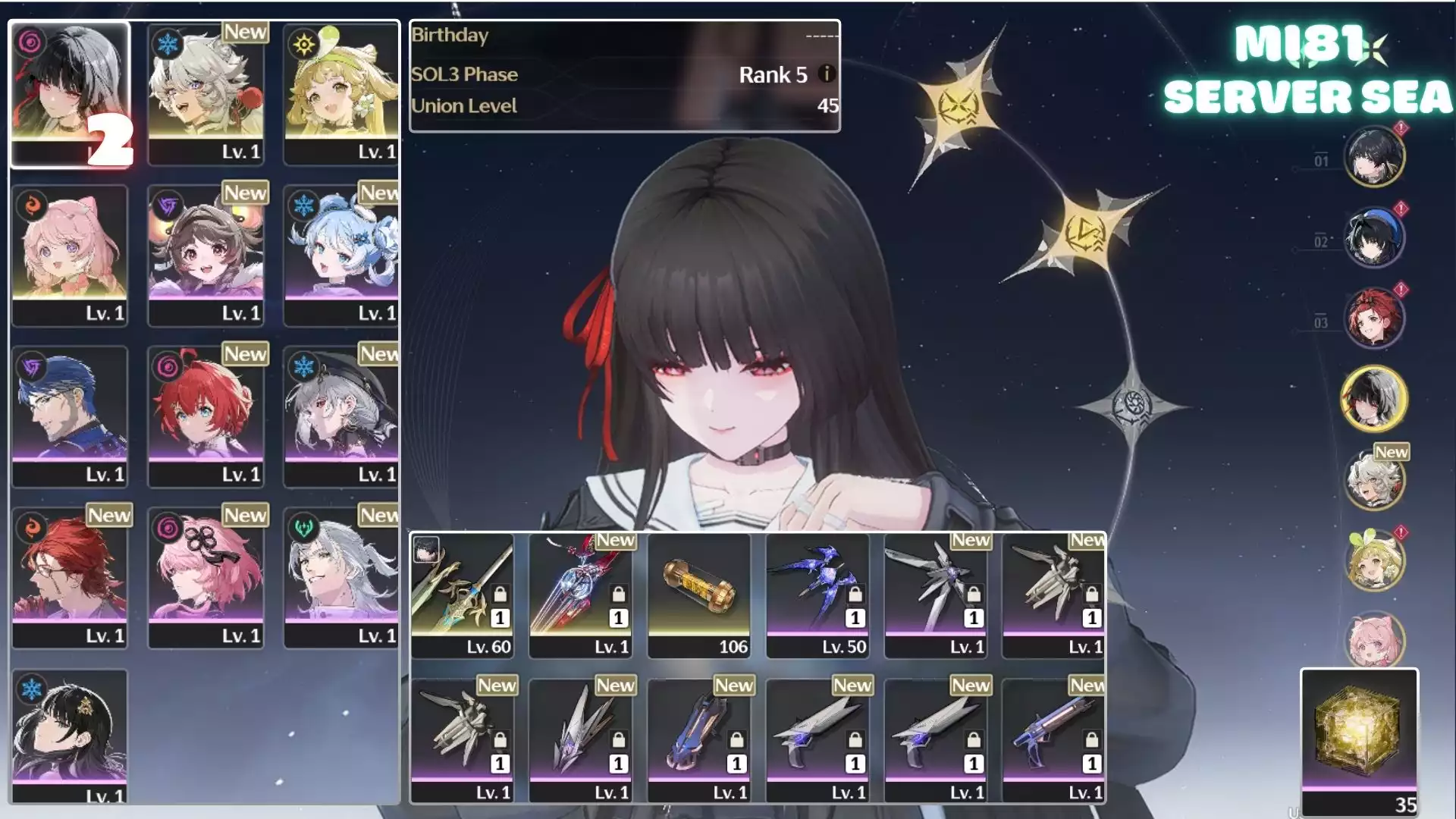
Task: Select the golden broadblade weapon at Lv. 60
Action: point(463,595)
